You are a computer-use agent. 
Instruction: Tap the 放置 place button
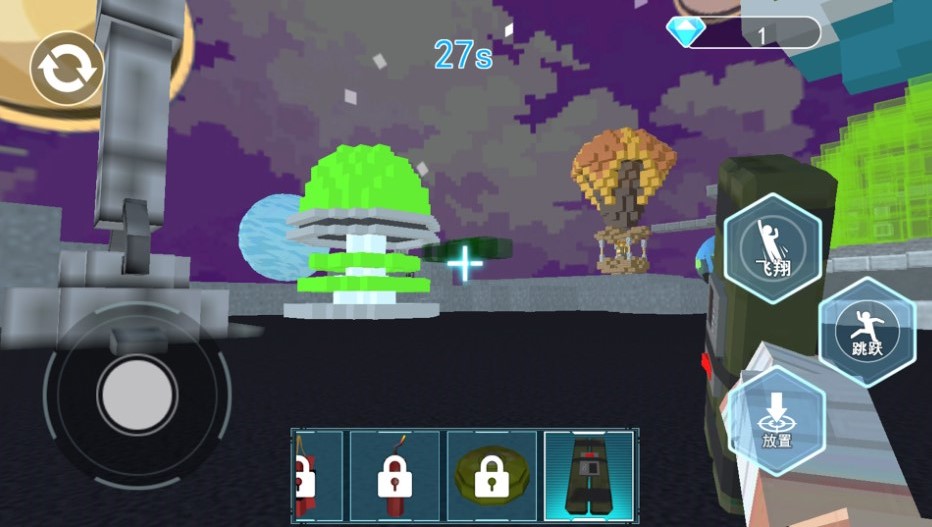click(x=776, y=420)
